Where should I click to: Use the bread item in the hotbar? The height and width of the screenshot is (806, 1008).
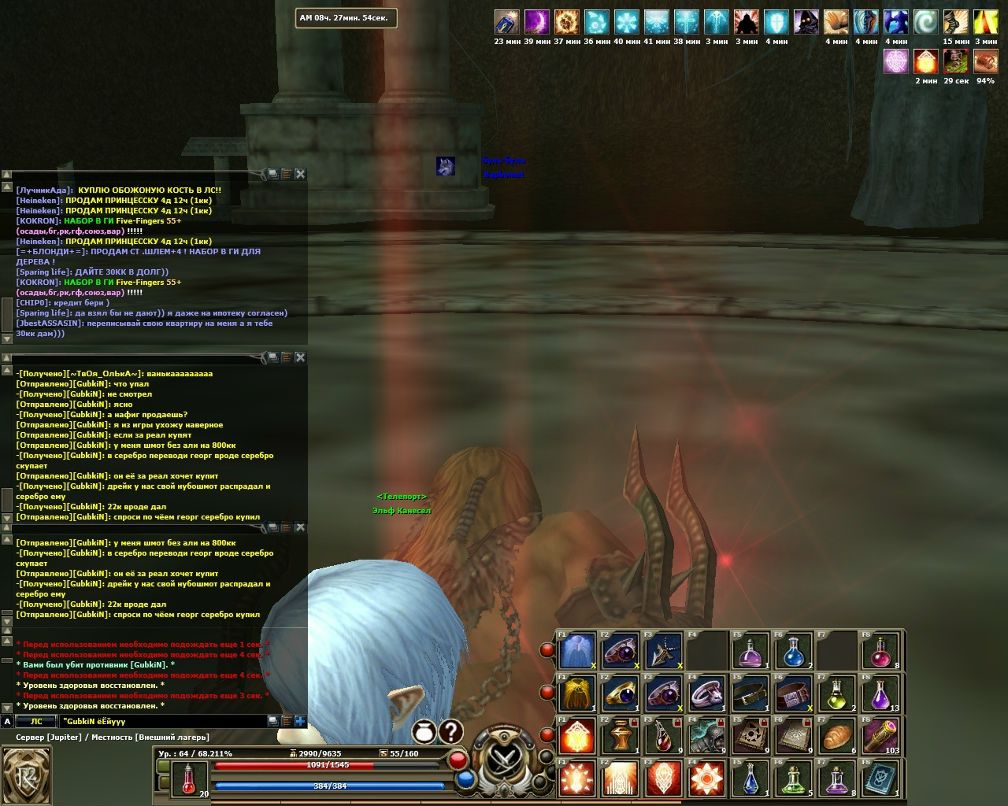click(836, 735)
